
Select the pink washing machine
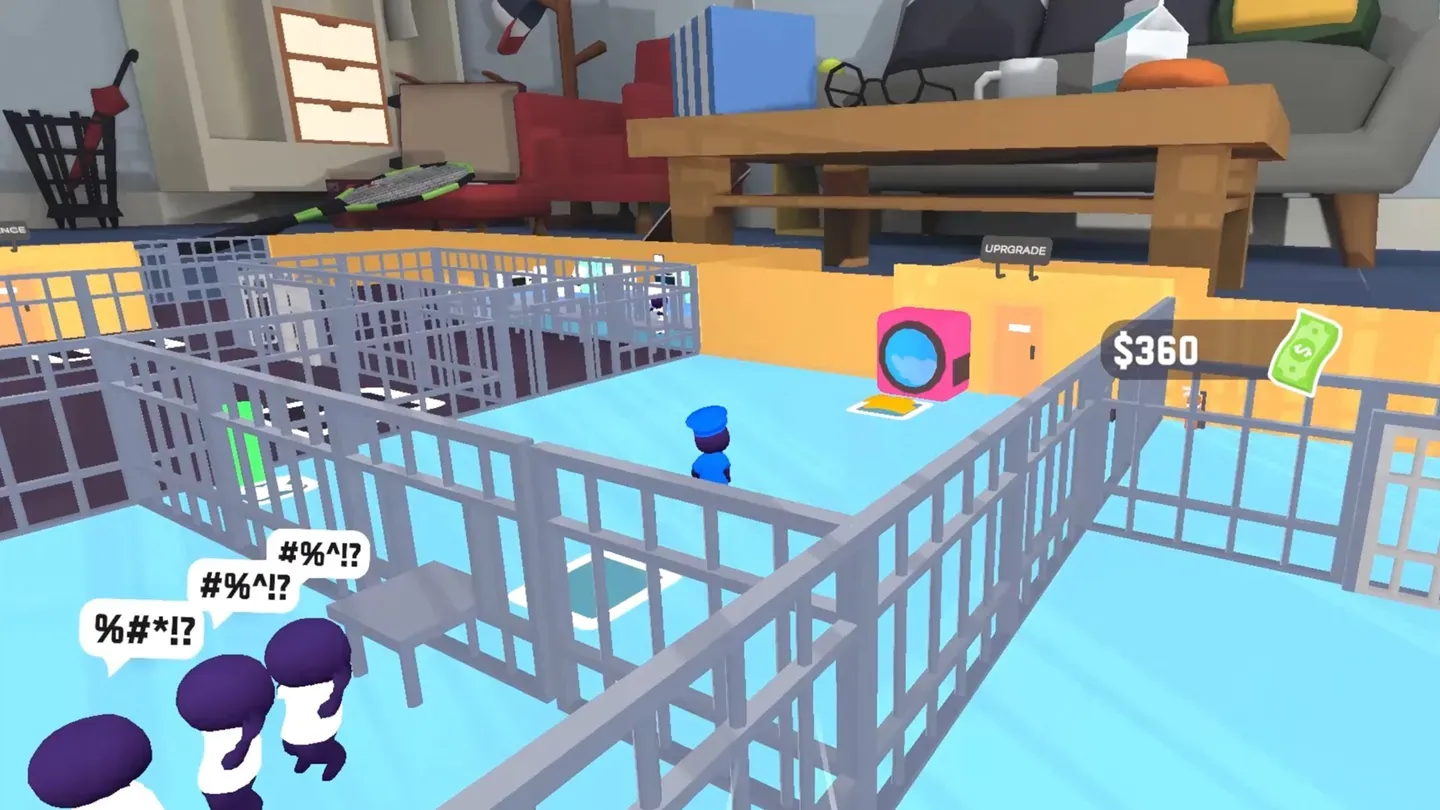pyautogui.click(x=920, y=350)
